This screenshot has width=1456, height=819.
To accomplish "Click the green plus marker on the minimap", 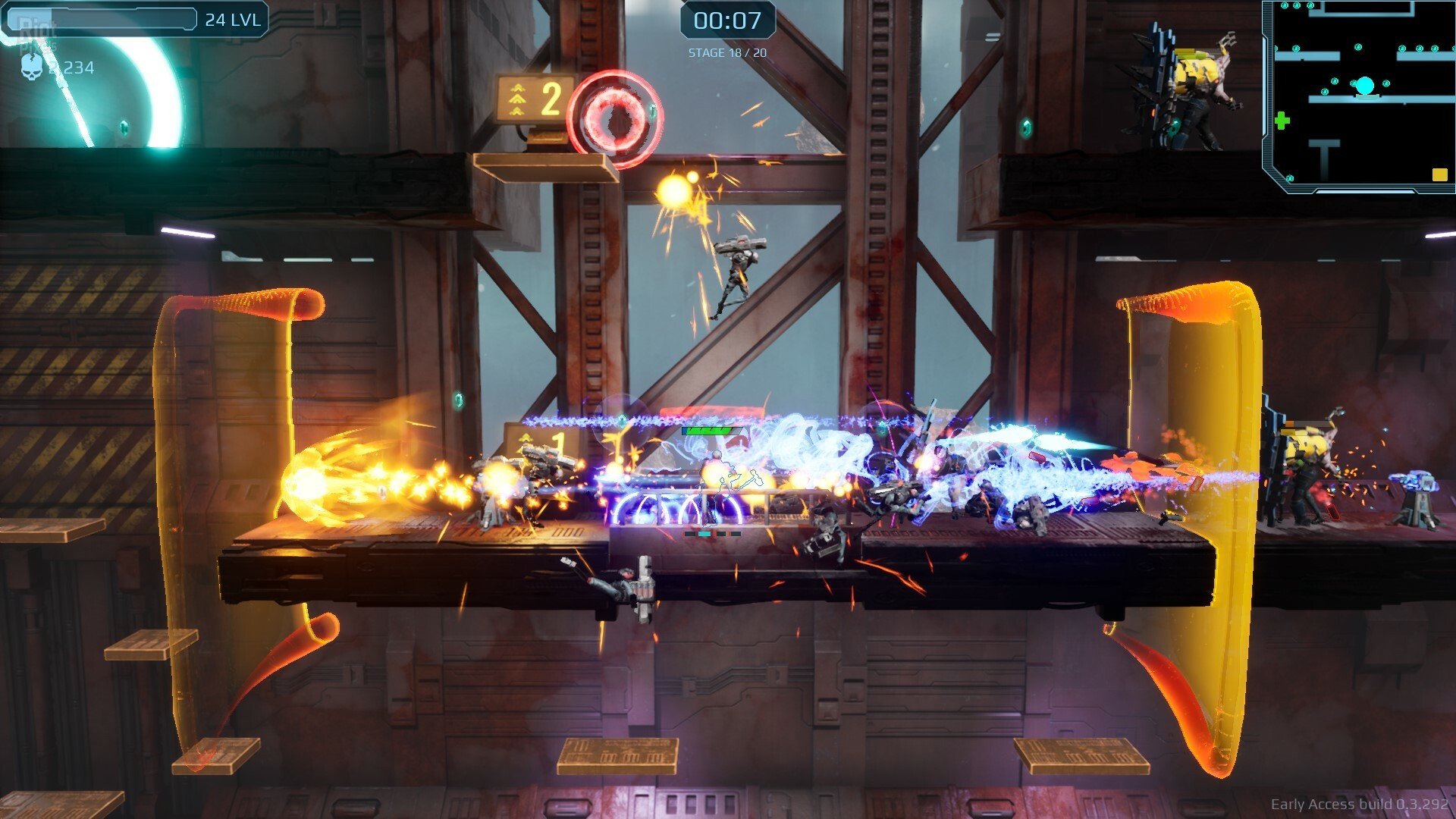I will [1282, 121].
